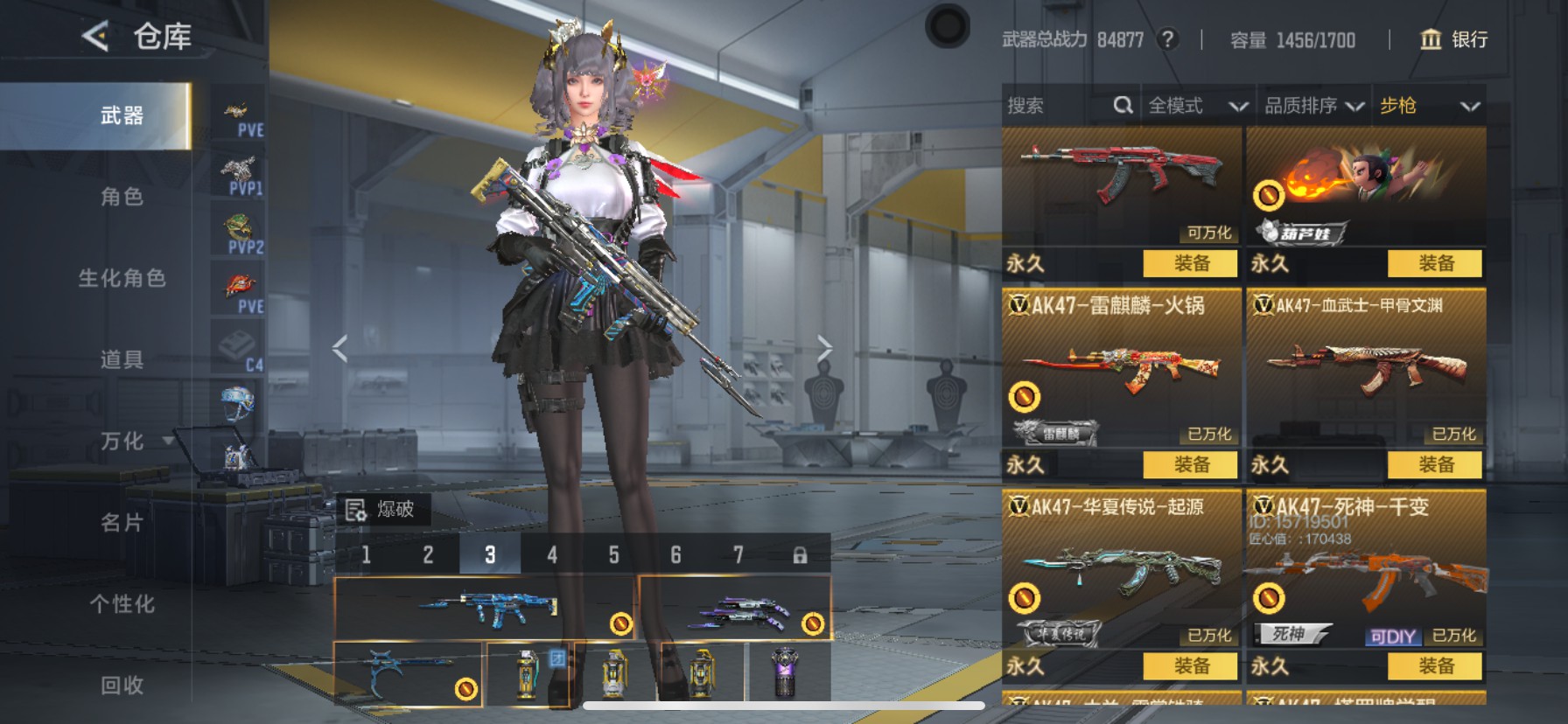The width and height of the screenshot is (1568, 724).
Task: Equip the AK47-雷麒麟-火锅 rifle
Action: tap(1191, 464)
